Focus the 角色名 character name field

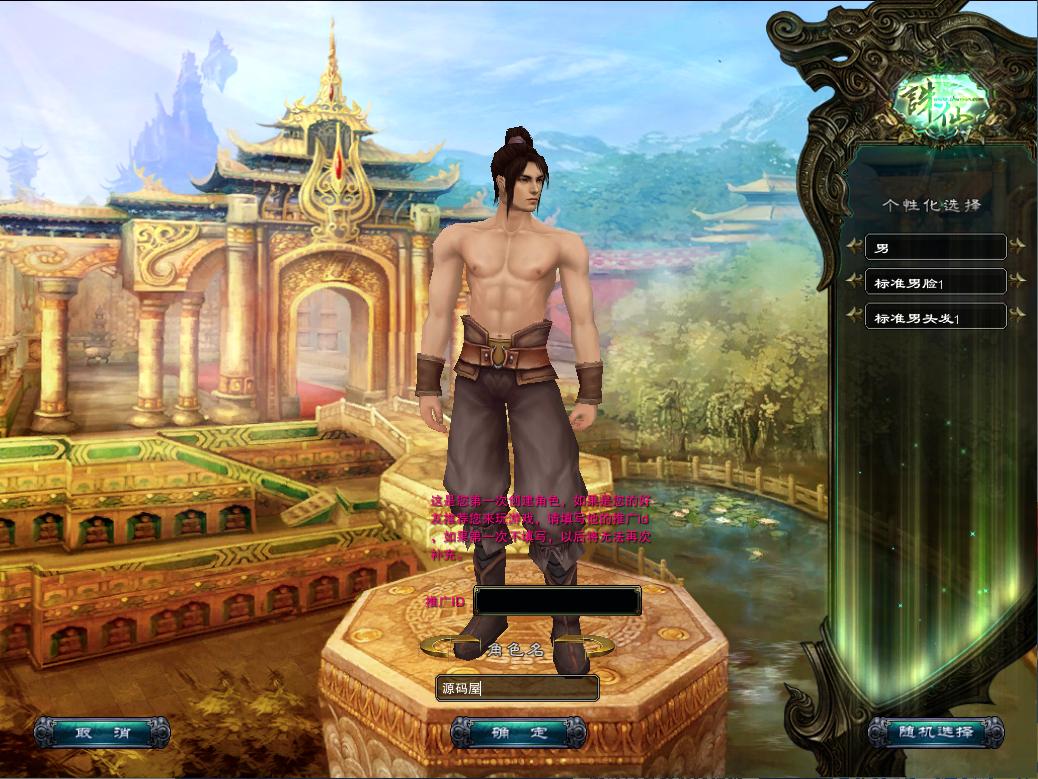coord(517,688)
